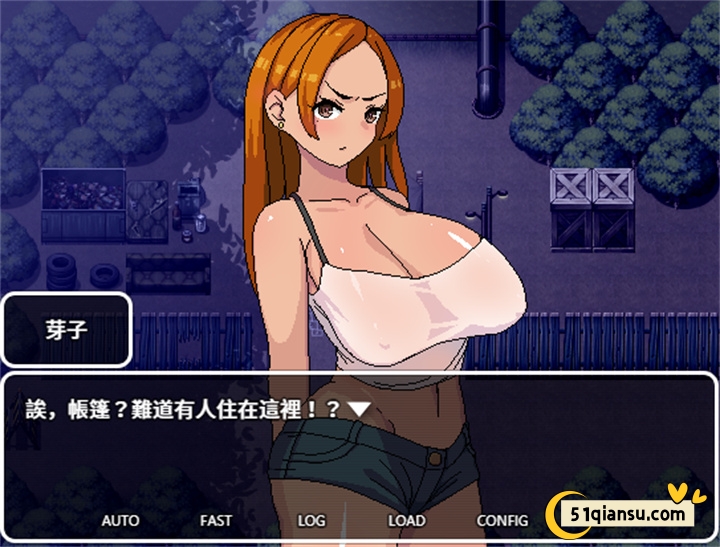
Task: Open the LOAD game screen
Action: coord(407,521)
